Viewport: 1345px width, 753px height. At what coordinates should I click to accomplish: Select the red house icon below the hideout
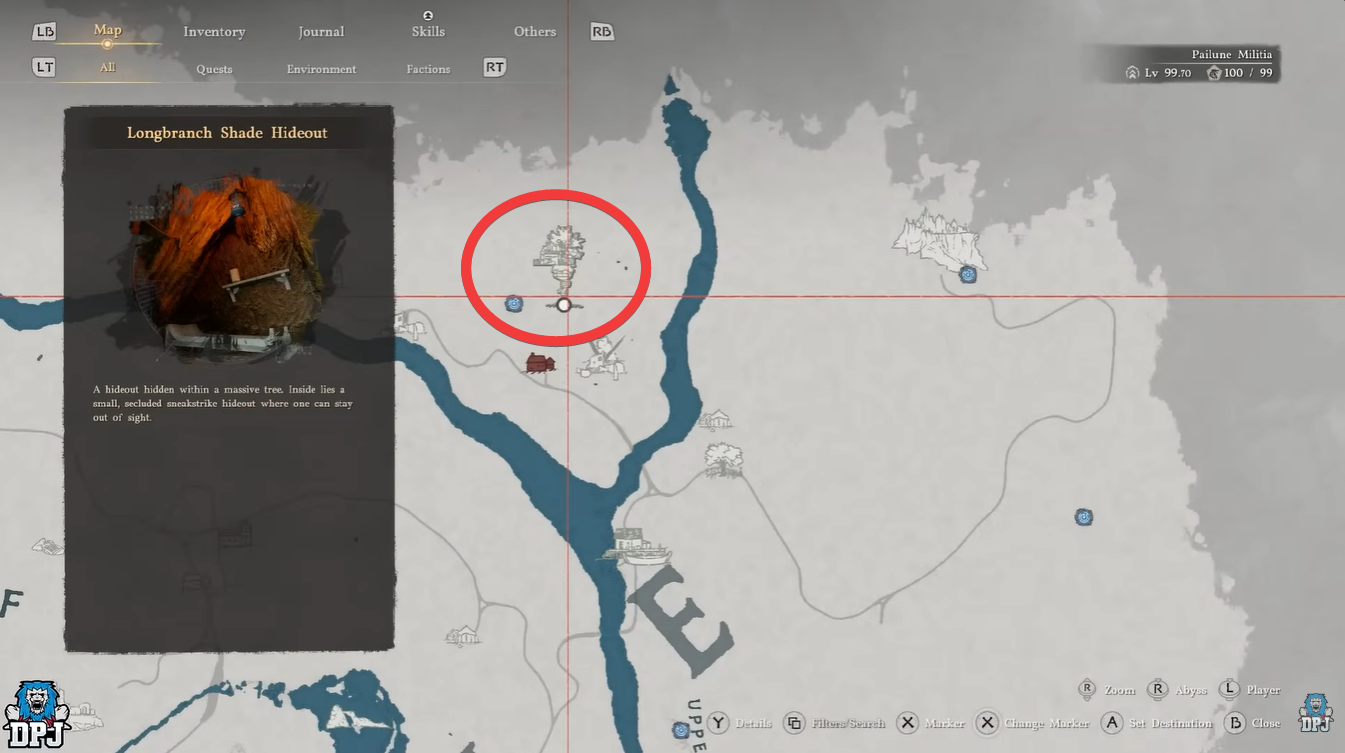(x=539, y=364)
